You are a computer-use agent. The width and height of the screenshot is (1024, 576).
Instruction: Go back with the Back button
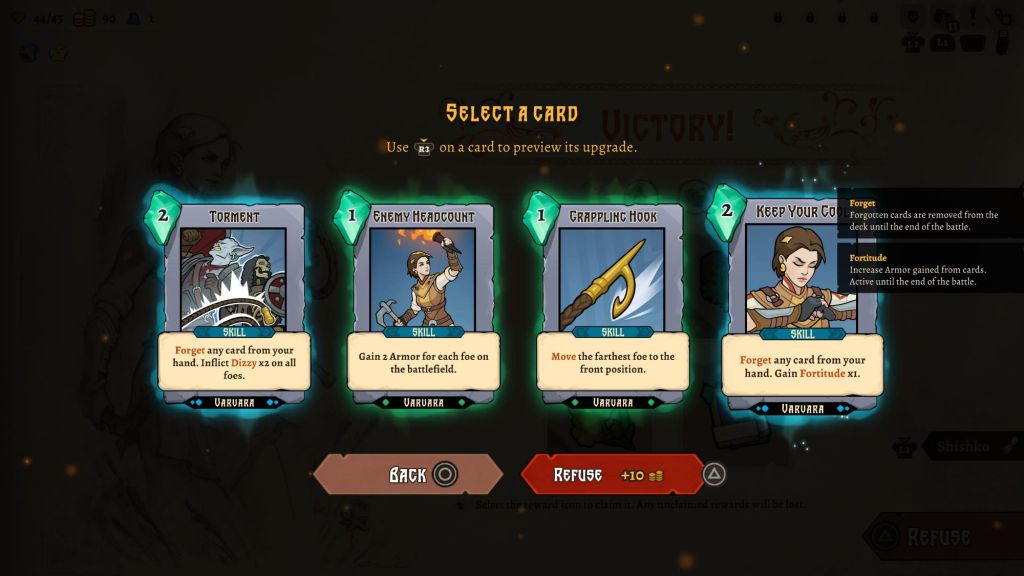click(408, 475)
